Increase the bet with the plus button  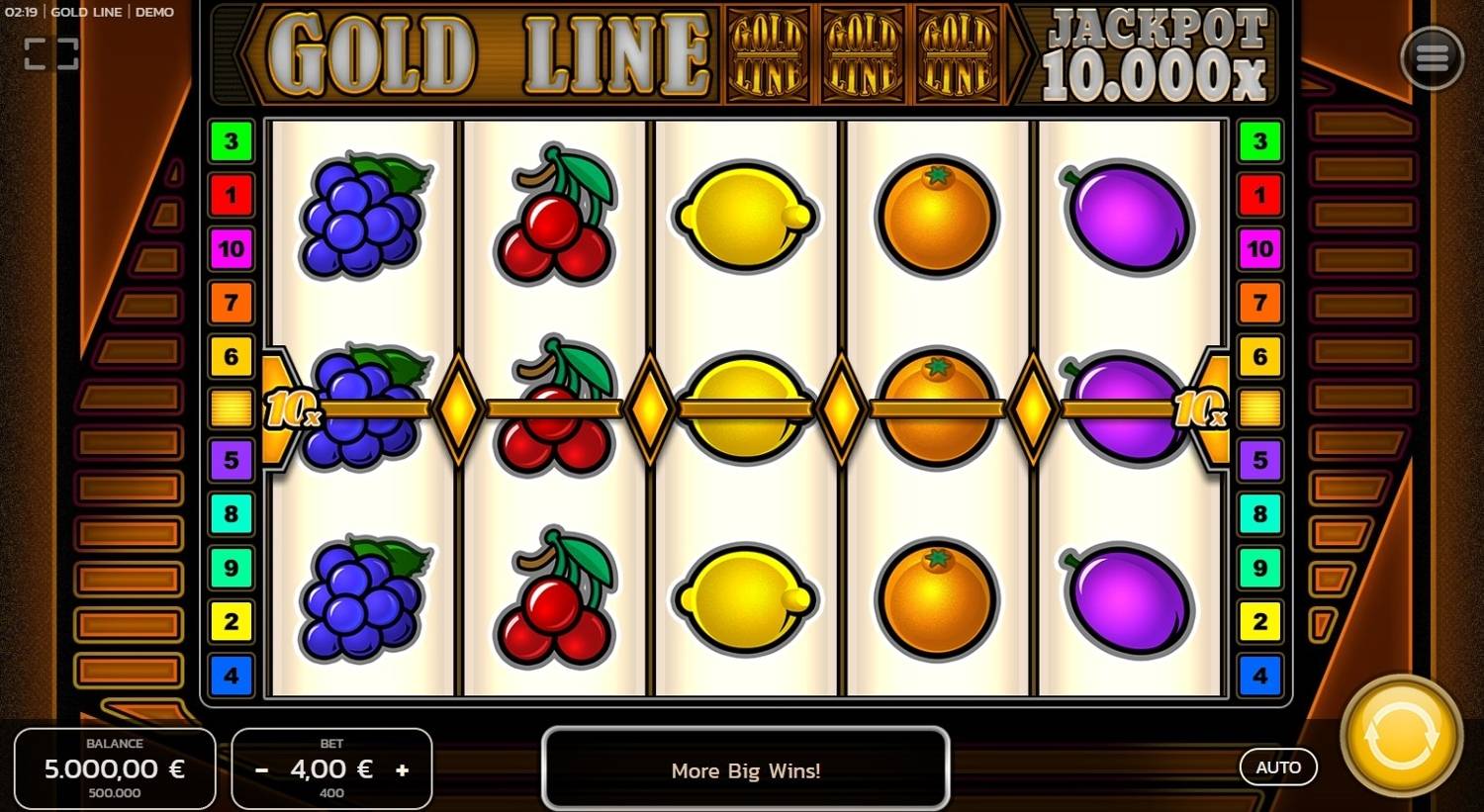tap(402, 768)
